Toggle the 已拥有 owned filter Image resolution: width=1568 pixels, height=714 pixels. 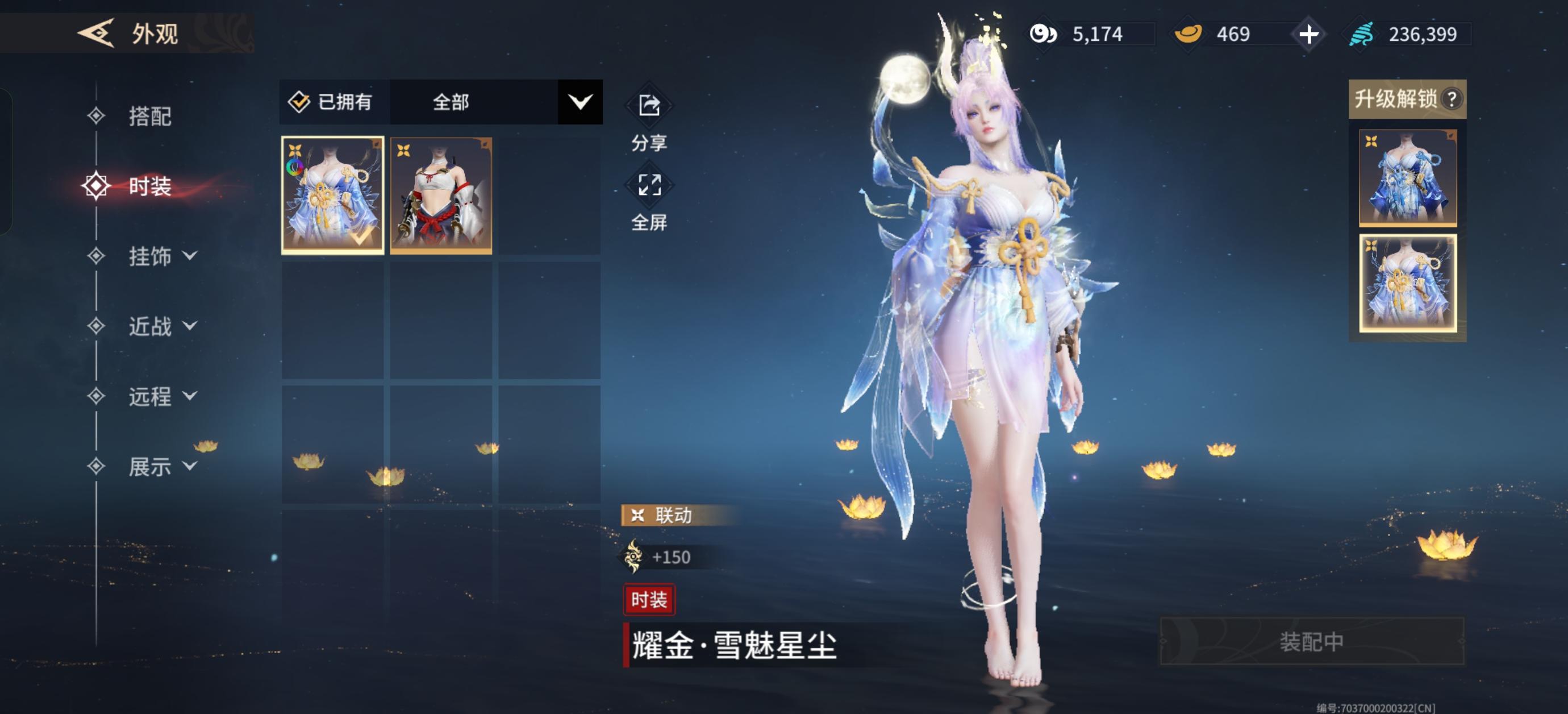(x=332, y=102)
